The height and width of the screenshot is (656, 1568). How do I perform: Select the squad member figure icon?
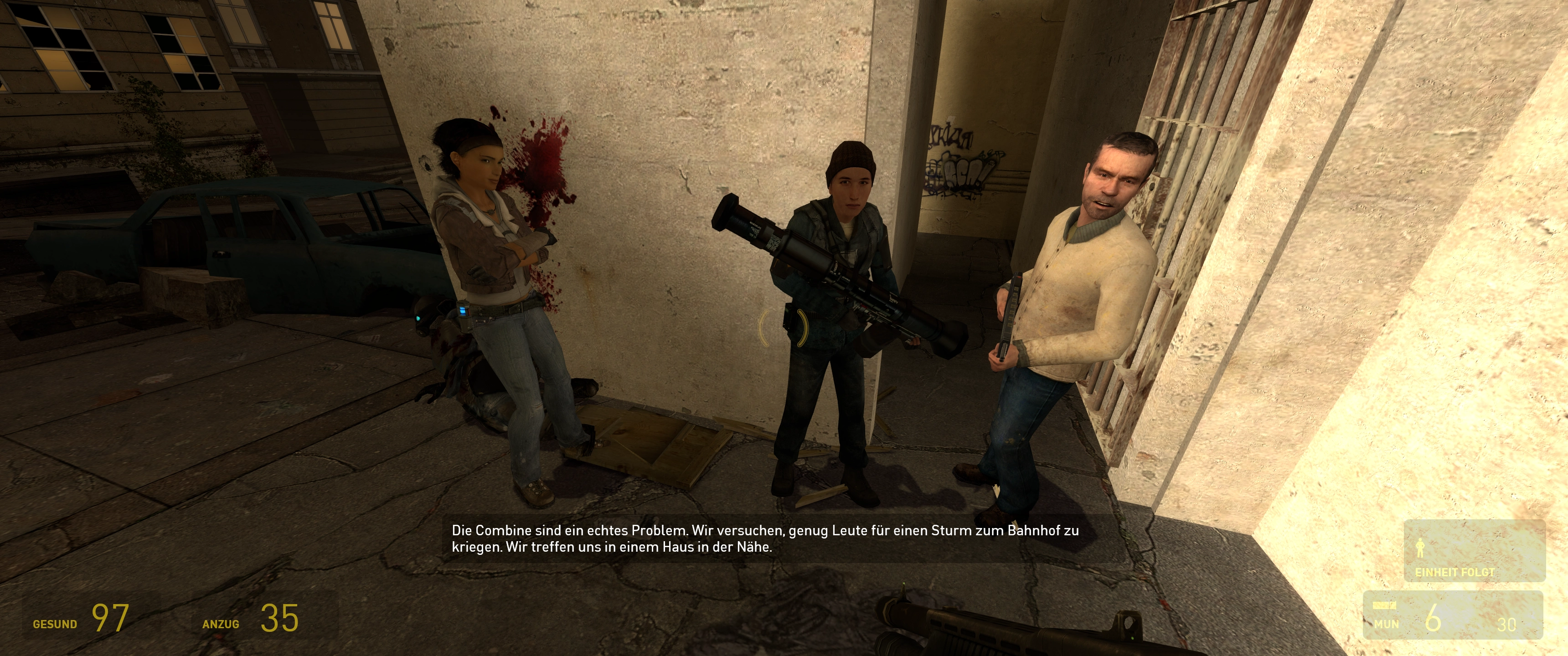pyautogui.click(x=1420, y=548)
